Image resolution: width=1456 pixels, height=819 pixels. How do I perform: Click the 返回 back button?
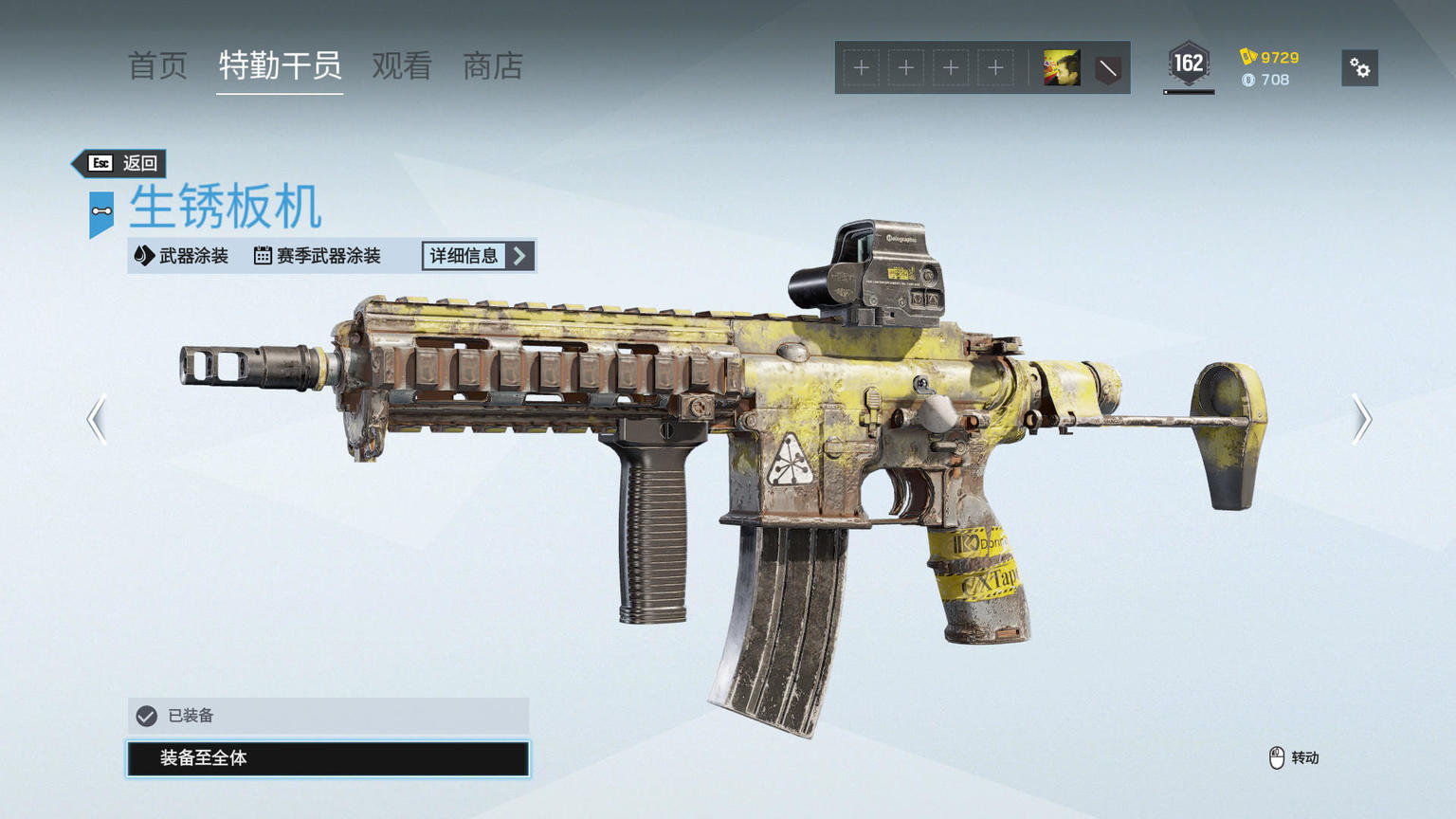tap(122, 163)
